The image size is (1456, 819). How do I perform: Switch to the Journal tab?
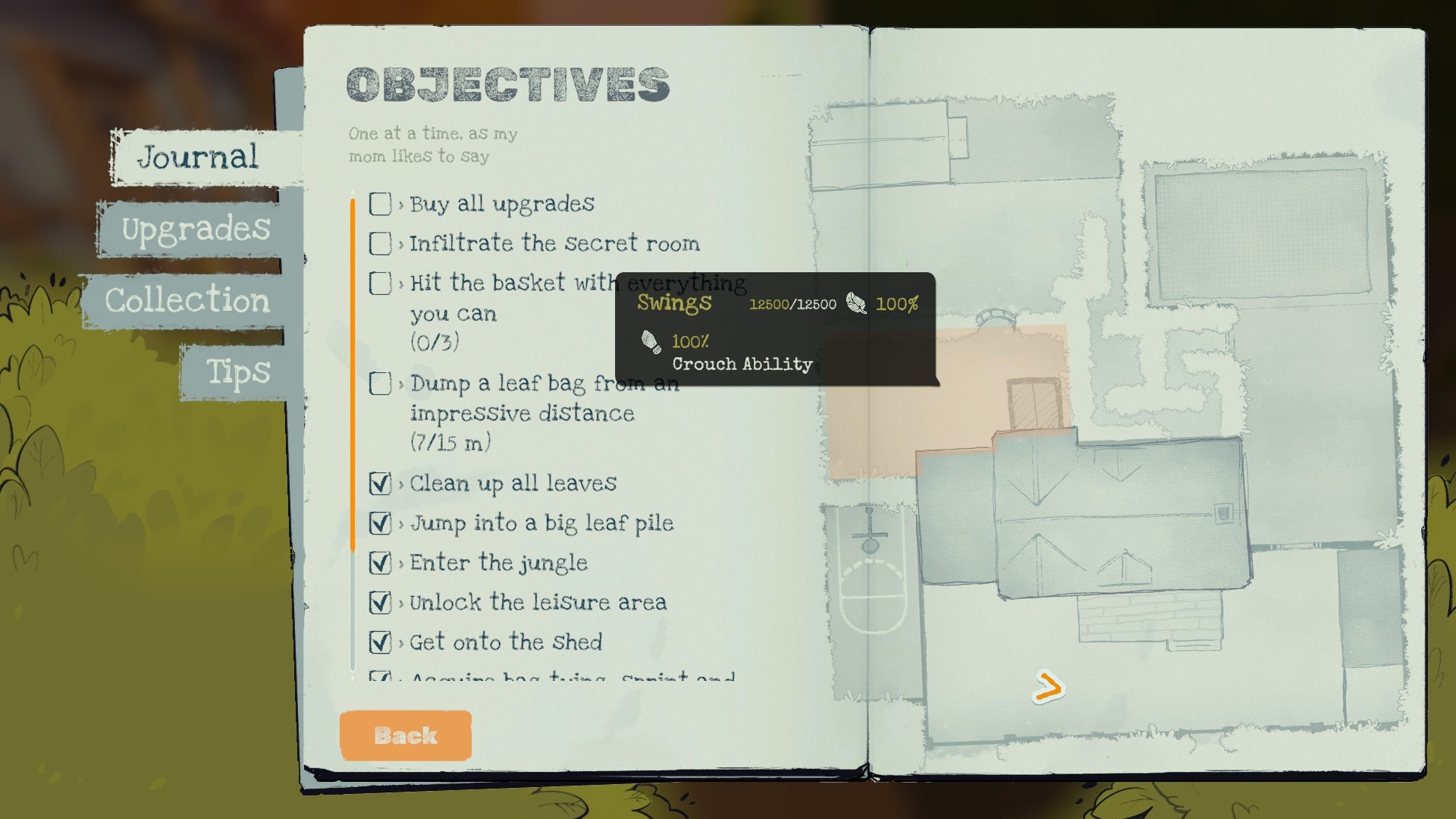pos(199,158)
